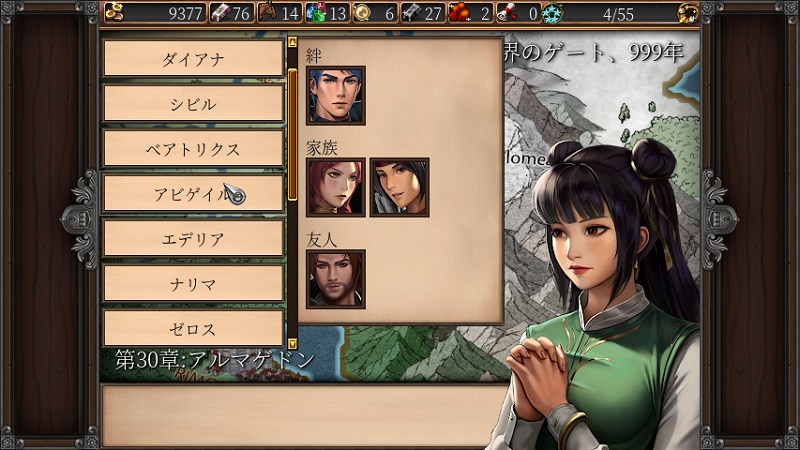Open the gold helmet icon in top-right corner
The height and width of the screenshot is (450, 800).
click(687, 13)
